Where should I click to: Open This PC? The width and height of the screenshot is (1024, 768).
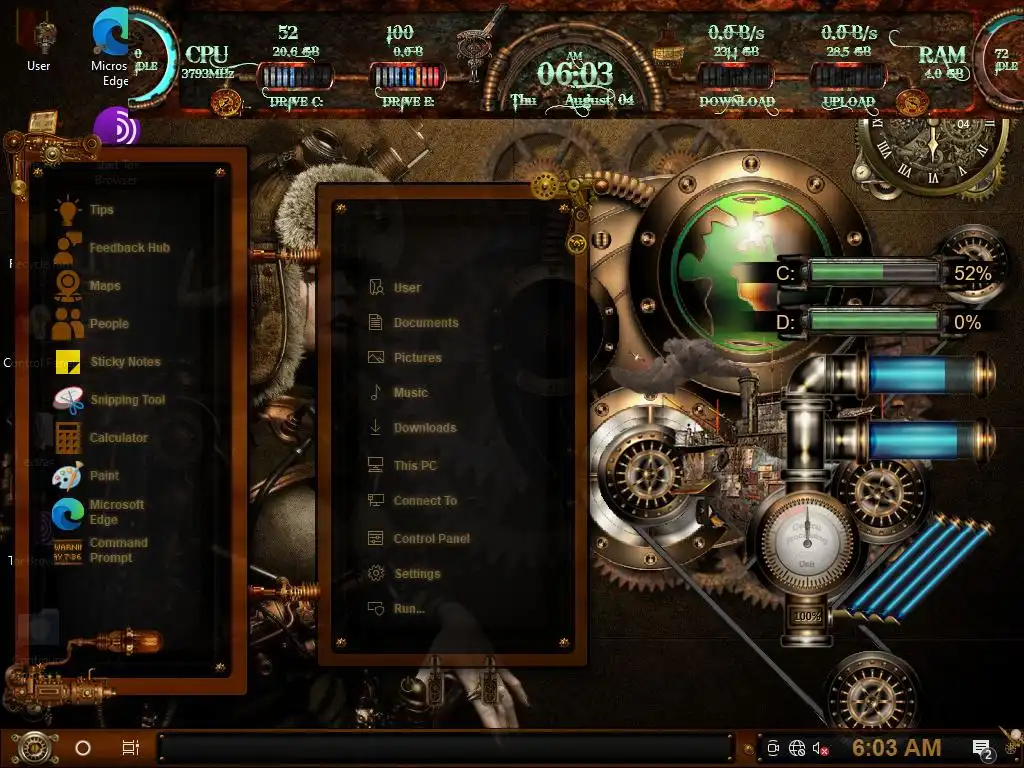[x=414, y=466]
